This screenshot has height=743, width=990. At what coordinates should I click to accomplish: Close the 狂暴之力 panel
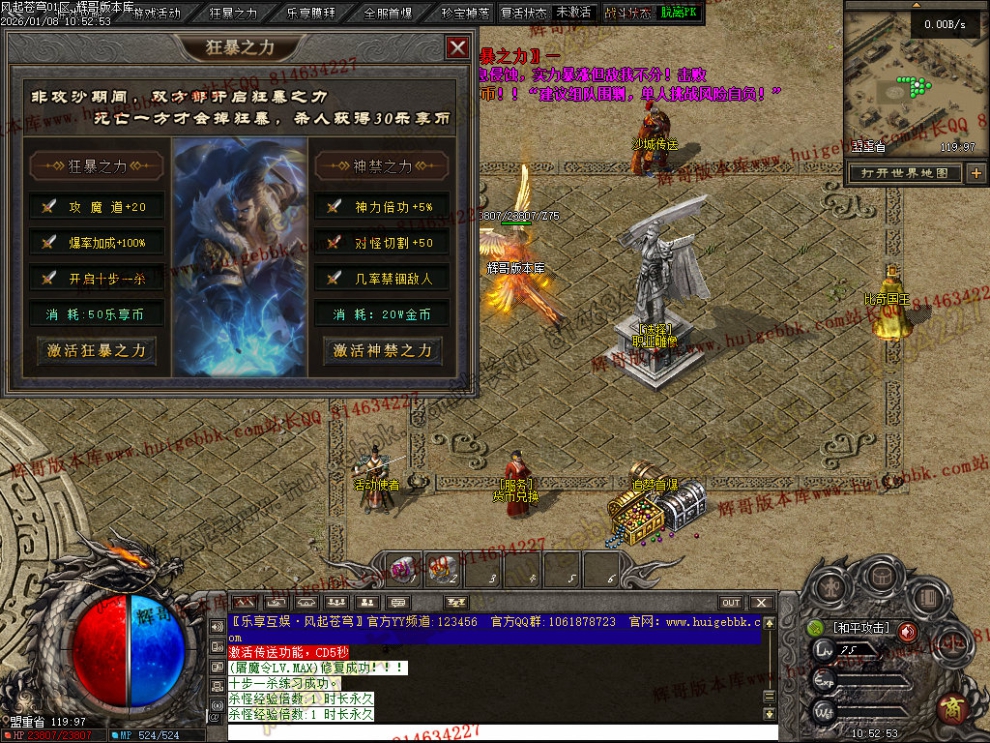click(457, 47)
